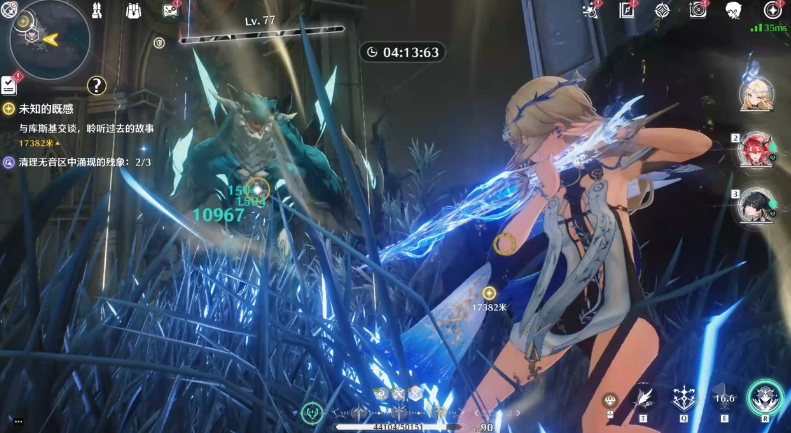The height and width of the screenshot is (433, 791).
Task: Open the team formation three-figures icon
Action: click(98, 10)
